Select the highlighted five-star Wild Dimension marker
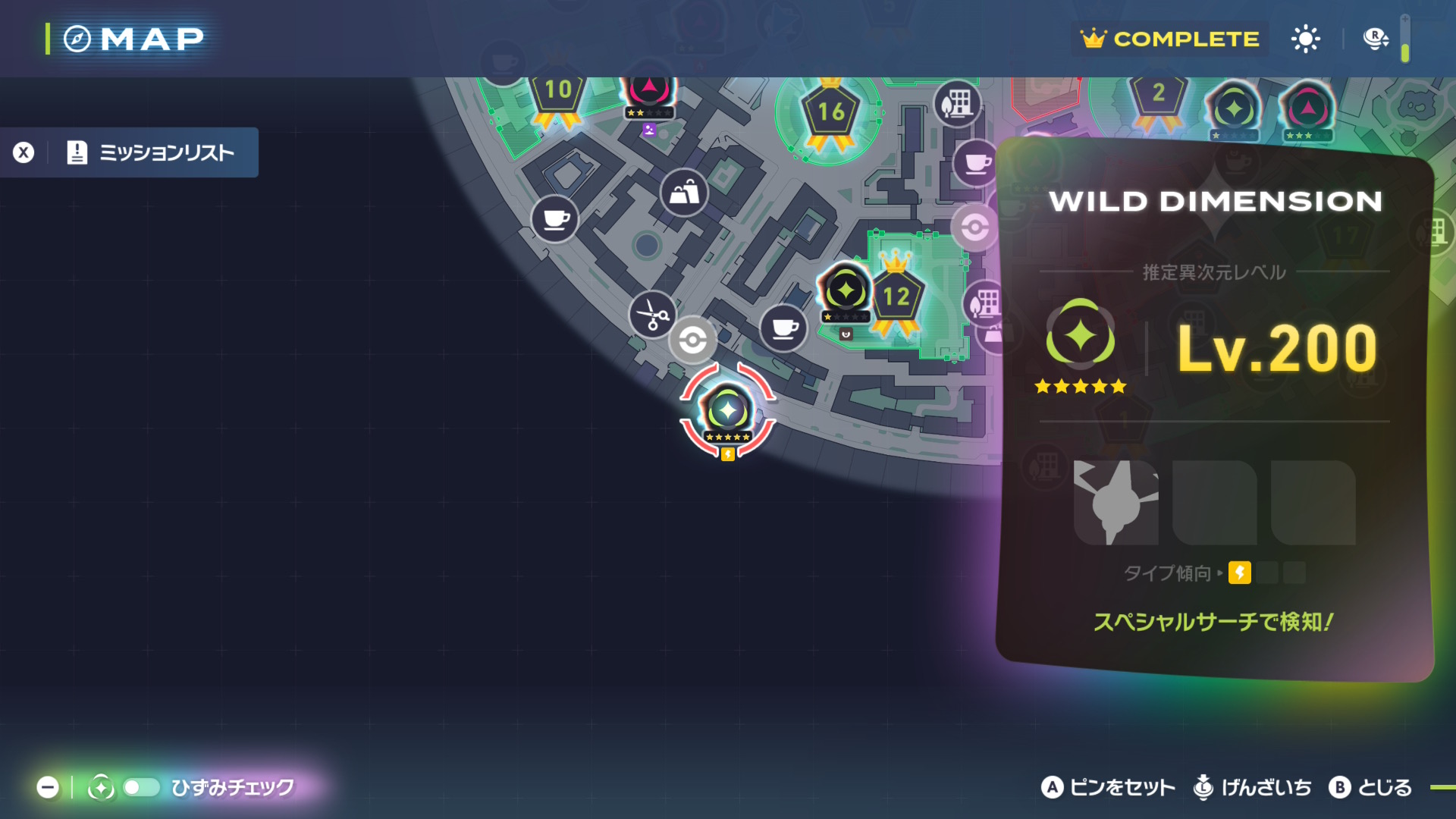This screenshot has width=1456, height=819. 727,412
